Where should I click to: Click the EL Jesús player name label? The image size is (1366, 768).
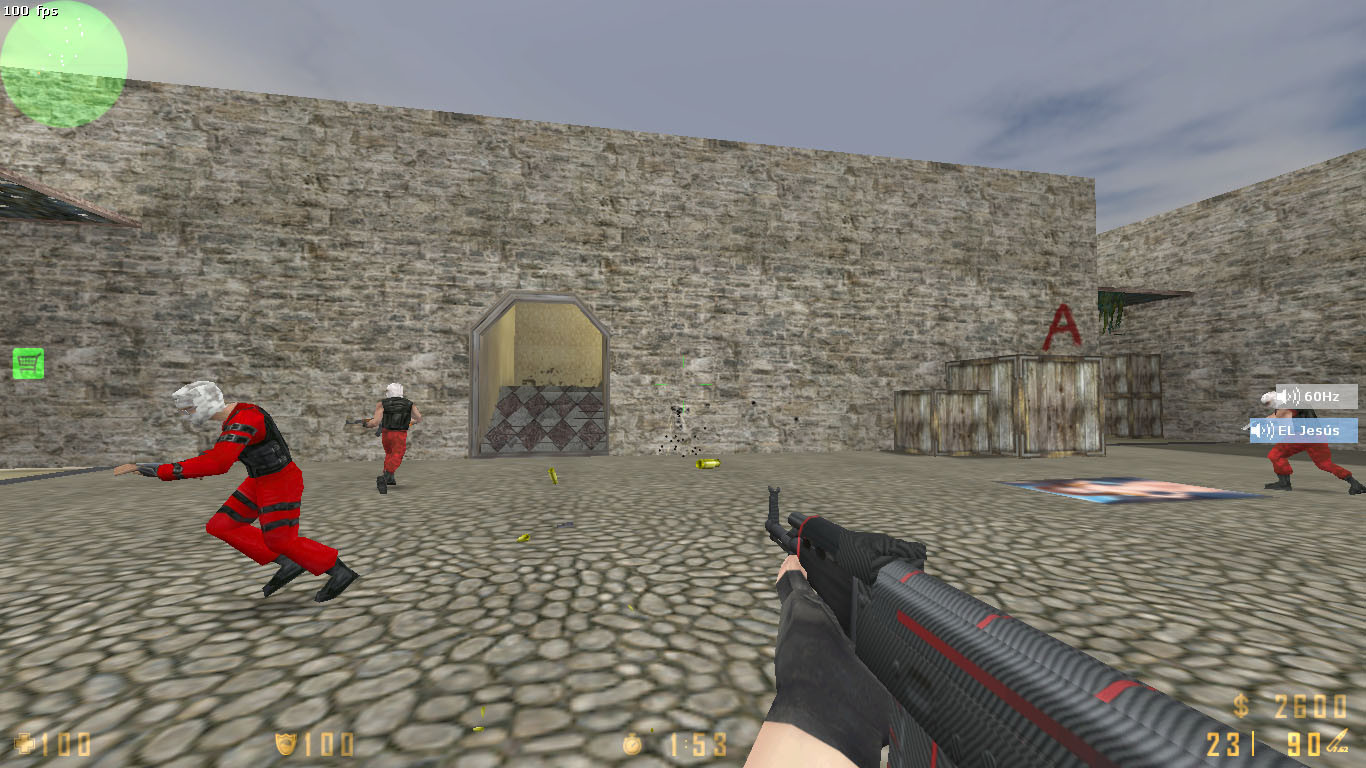click(x=1310, y=430)
